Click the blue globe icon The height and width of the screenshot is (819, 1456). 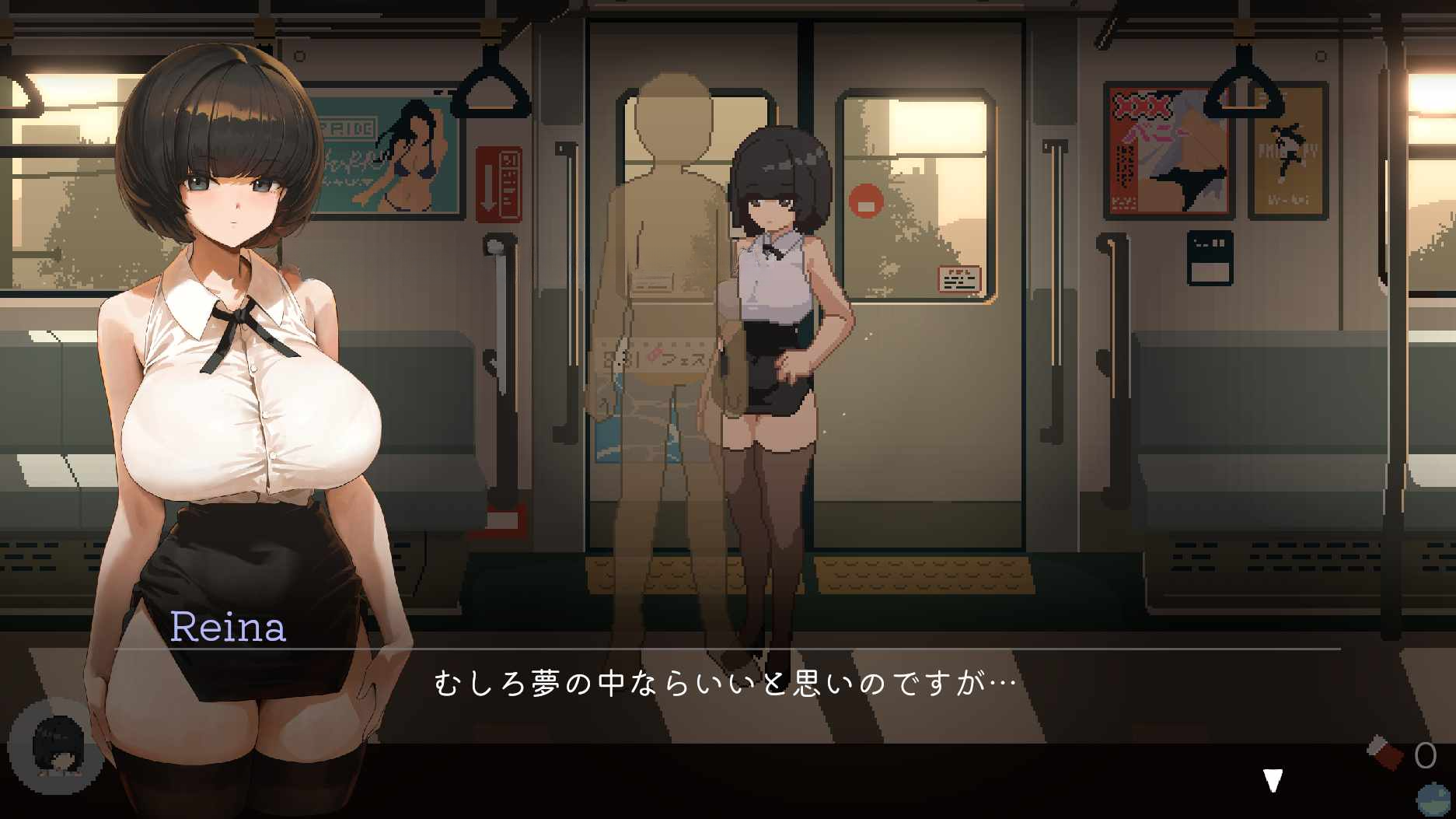pos(1435,800)
